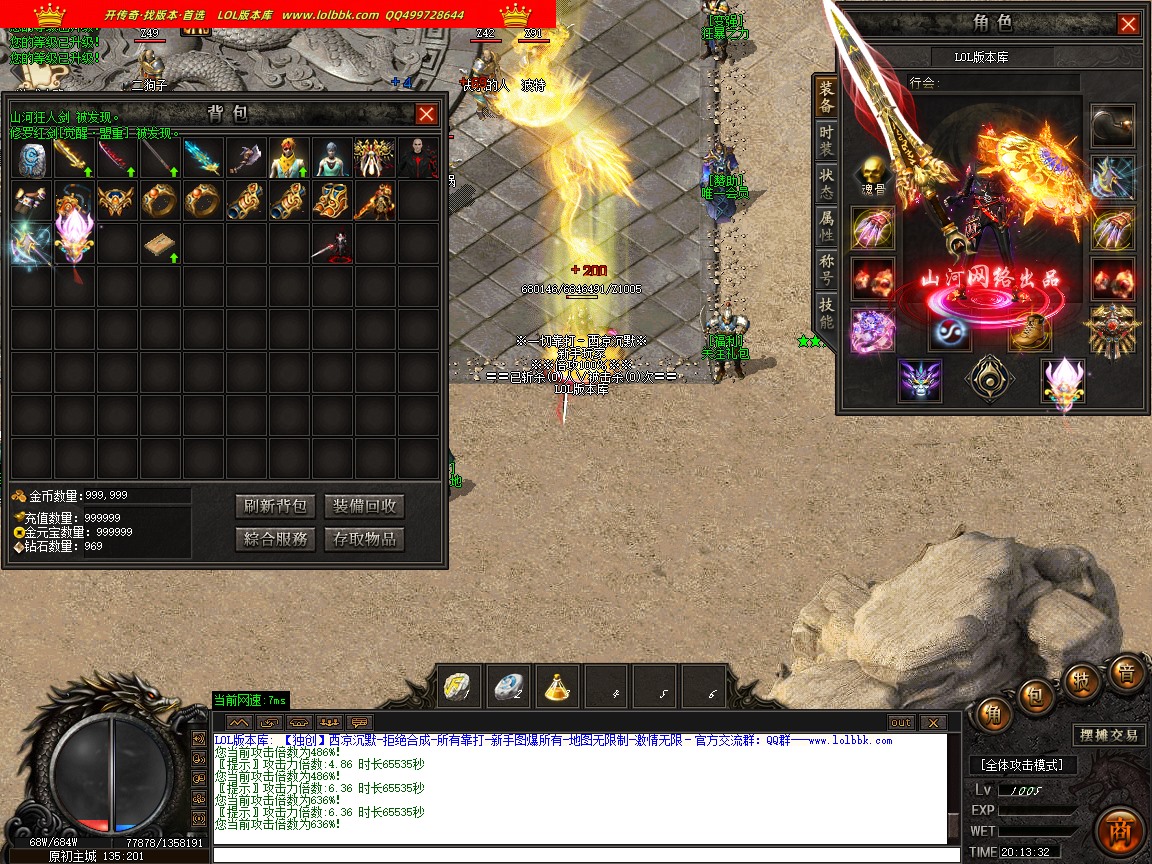Switch to the 时装 fashion tab
1152x864 pixels.
(x=826, y=139)
